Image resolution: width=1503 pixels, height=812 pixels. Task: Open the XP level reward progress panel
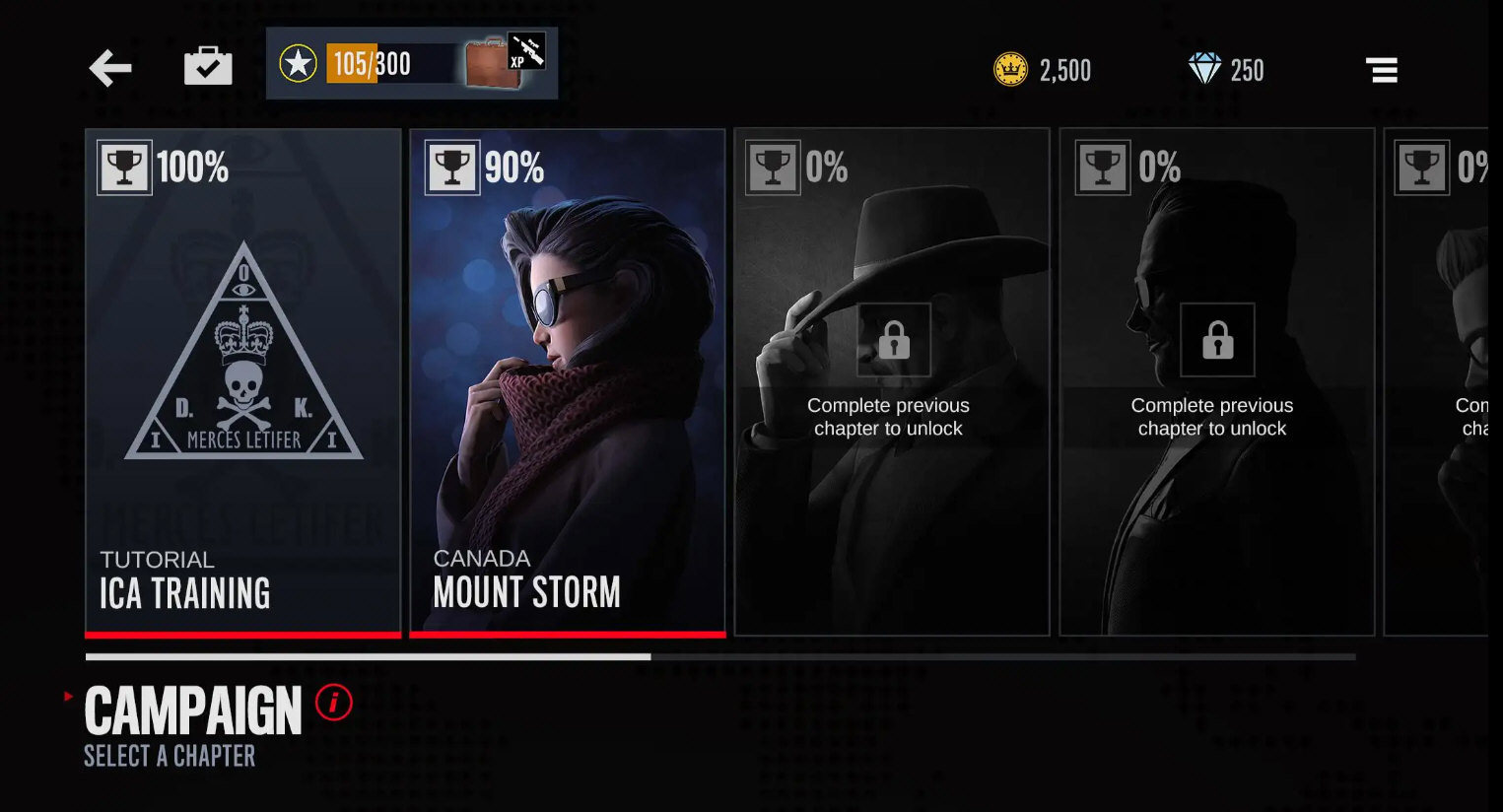click(x=412, y=64)
